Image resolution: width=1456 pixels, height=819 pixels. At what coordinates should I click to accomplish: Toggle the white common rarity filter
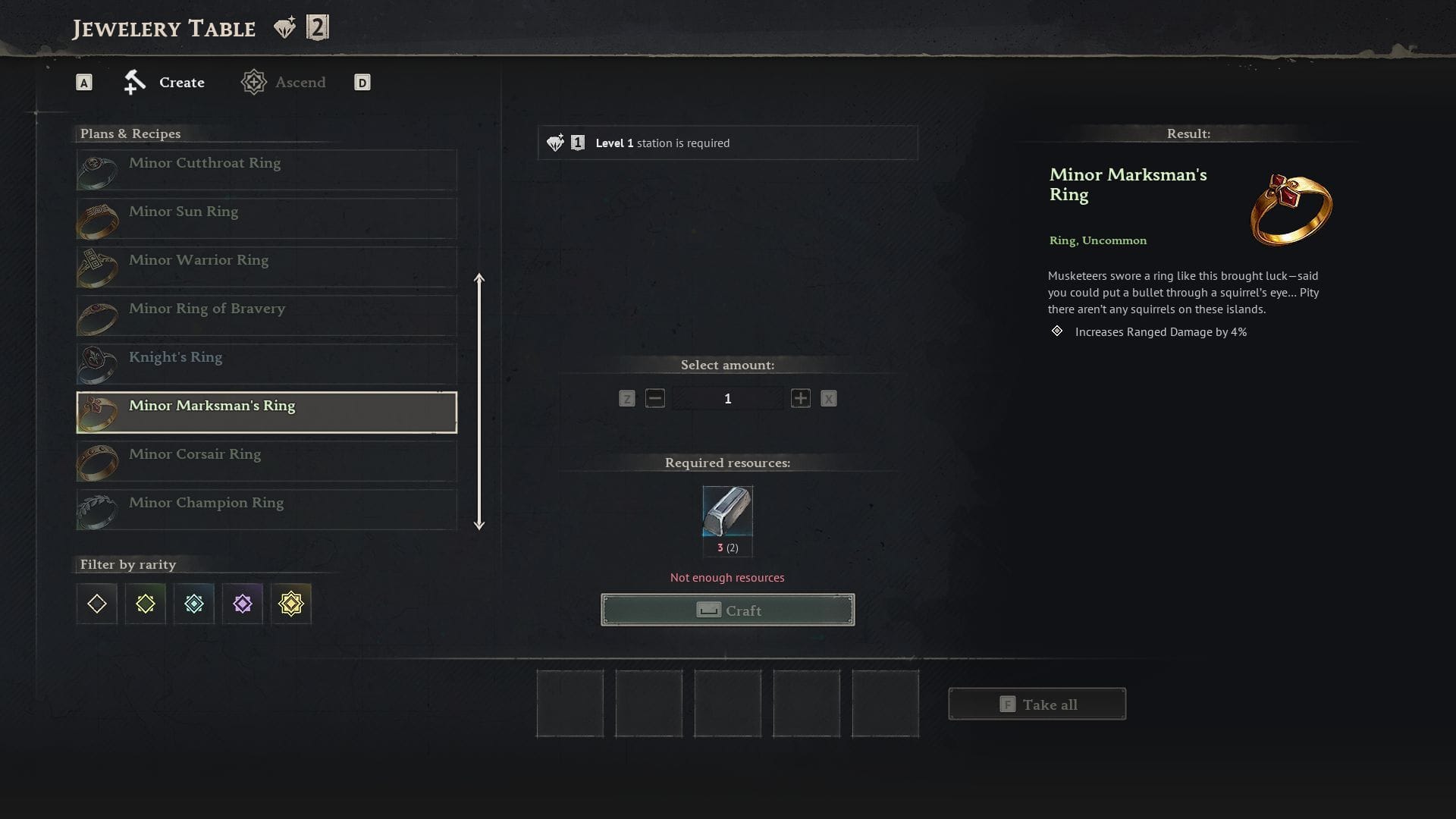[x=96, y=604]
